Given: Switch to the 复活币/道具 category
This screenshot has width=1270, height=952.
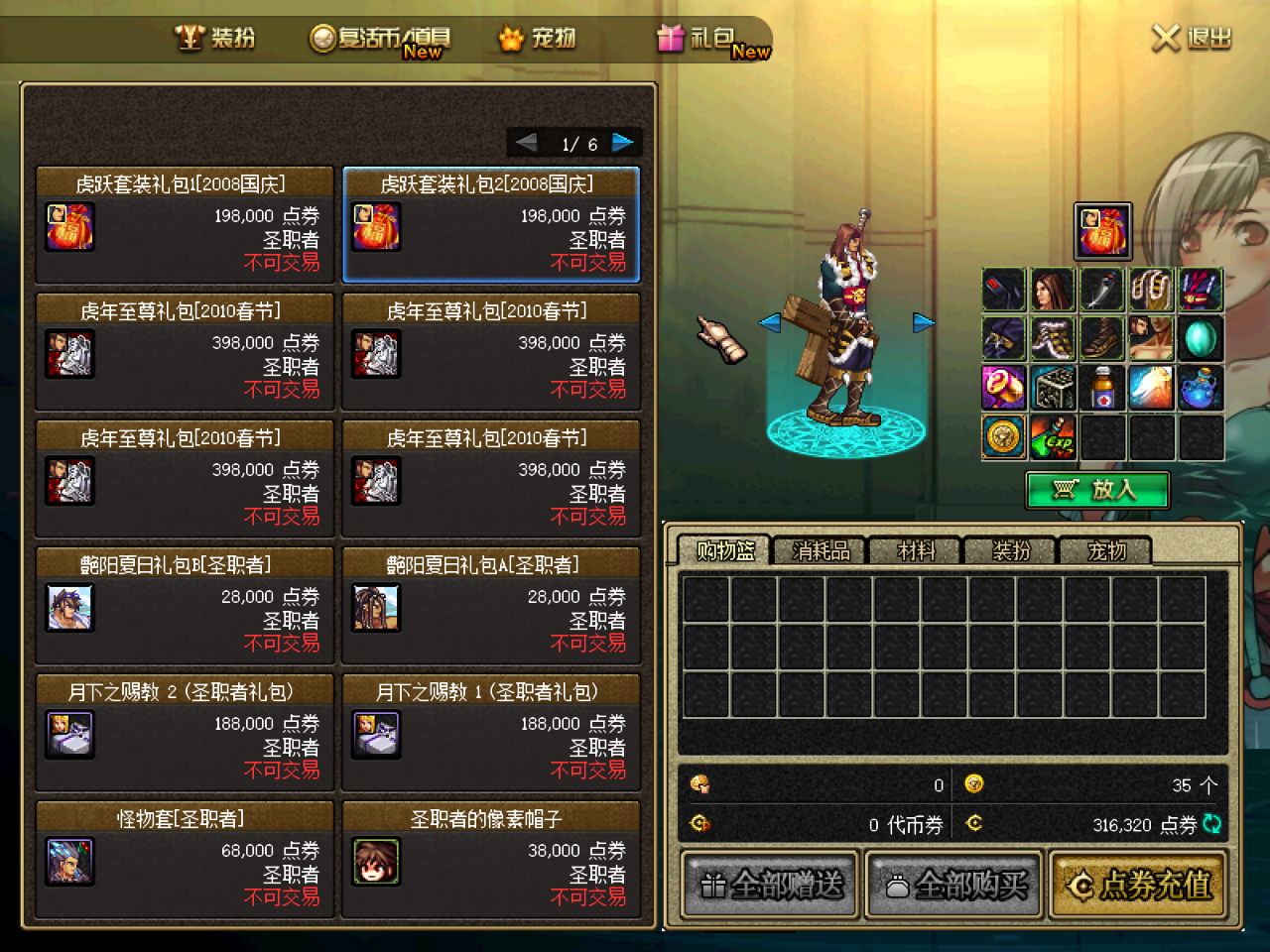Looking at the screenshot, I should (x=382, y=40).
